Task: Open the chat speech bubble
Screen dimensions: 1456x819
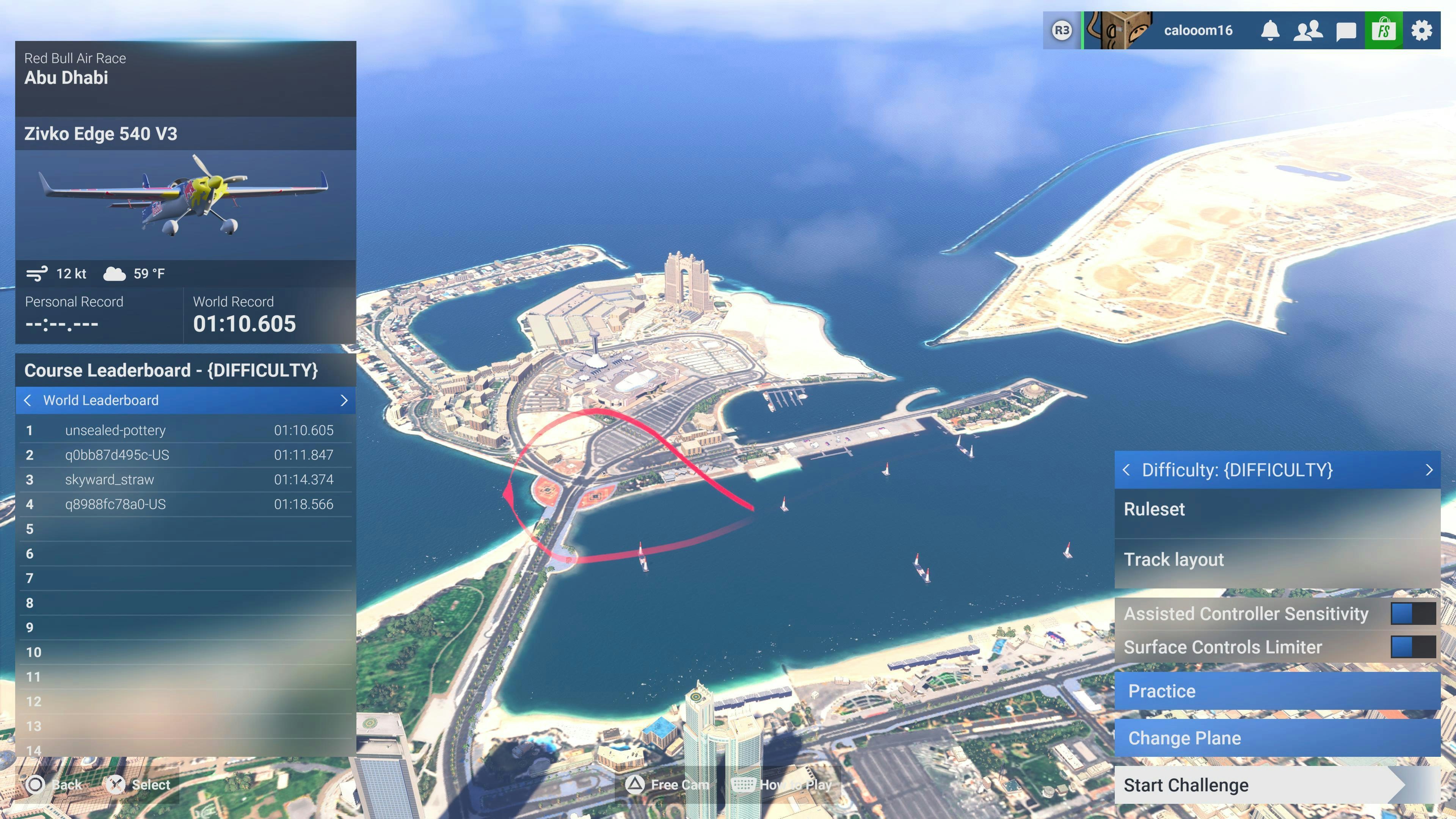Action: [x=1346, y=30]
